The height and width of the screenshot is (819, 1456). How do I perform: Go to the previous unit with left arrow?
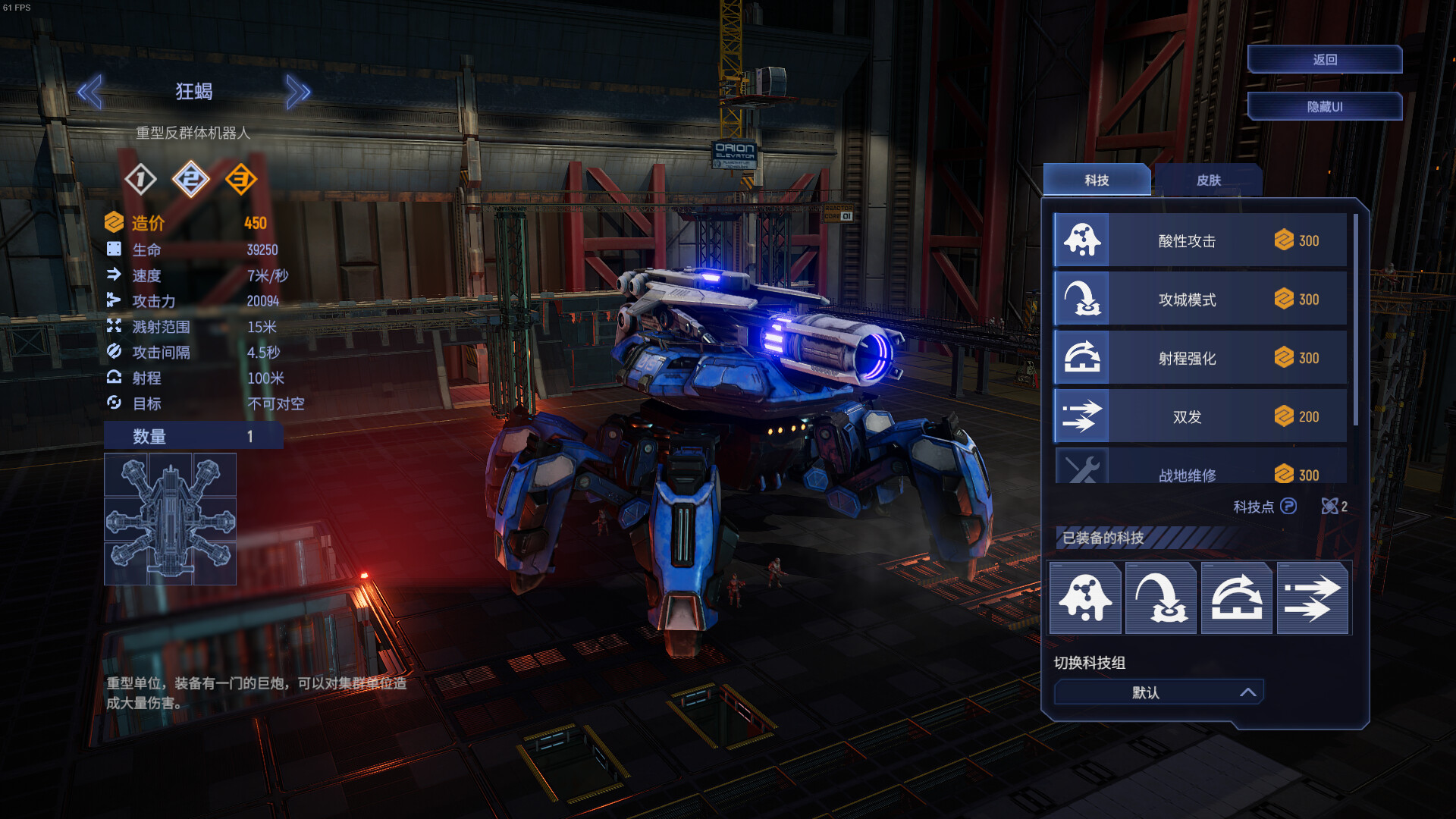tap(90, 92)
